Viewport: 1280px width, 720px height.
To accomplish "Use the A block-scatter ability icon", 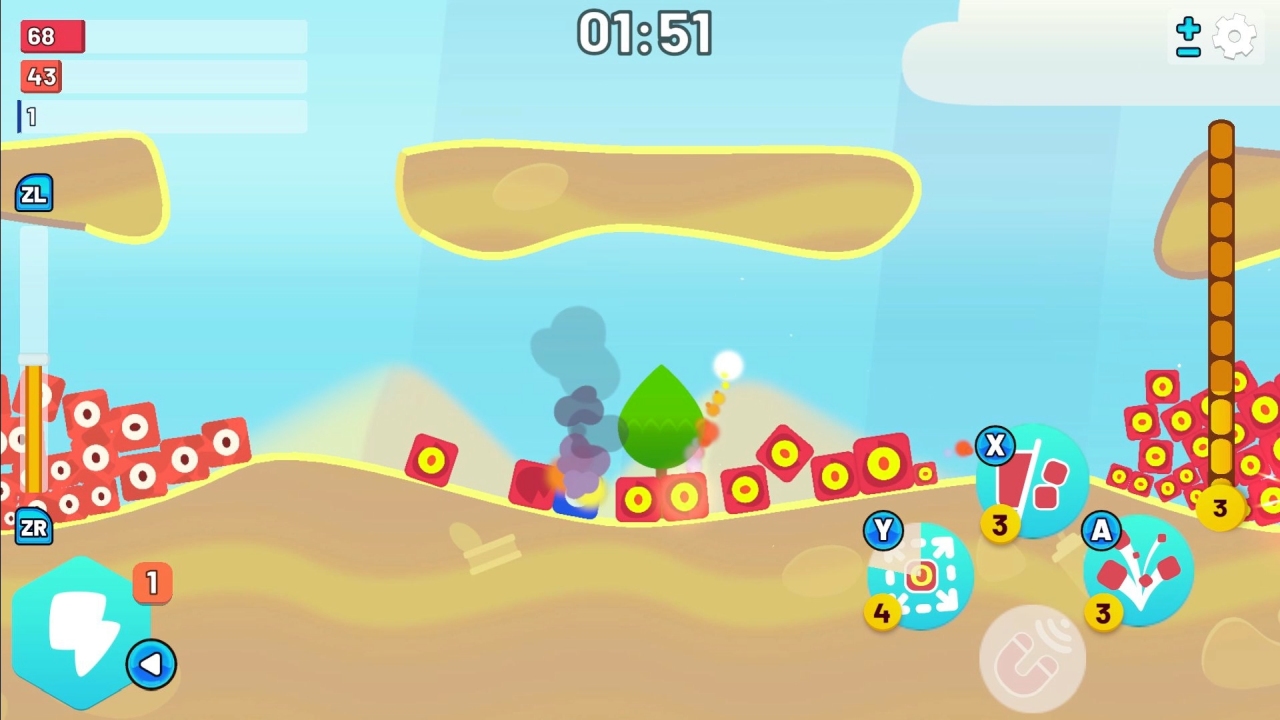I will 1135,570.
